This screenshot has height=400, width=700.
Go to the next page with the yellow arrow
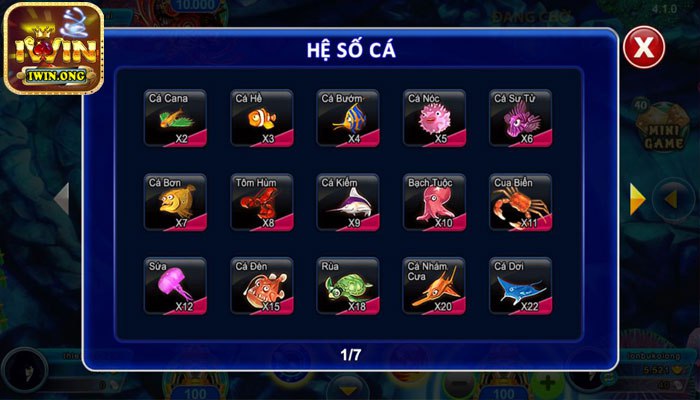(x=636, y=199)
